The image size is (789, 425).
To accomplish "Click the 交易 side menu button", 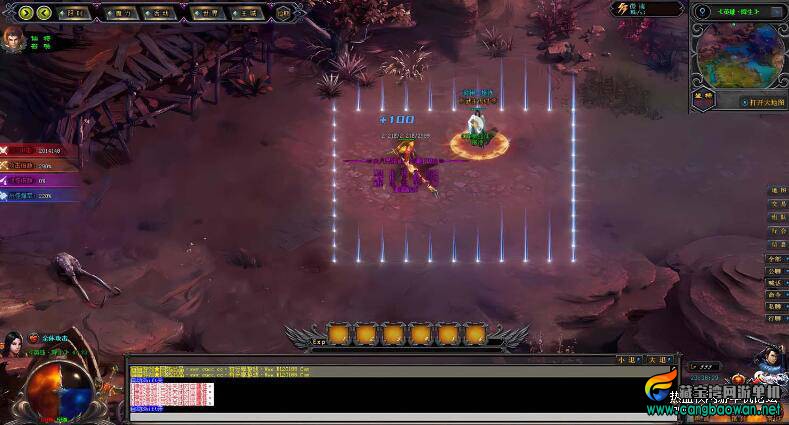I will pos(778,203).
